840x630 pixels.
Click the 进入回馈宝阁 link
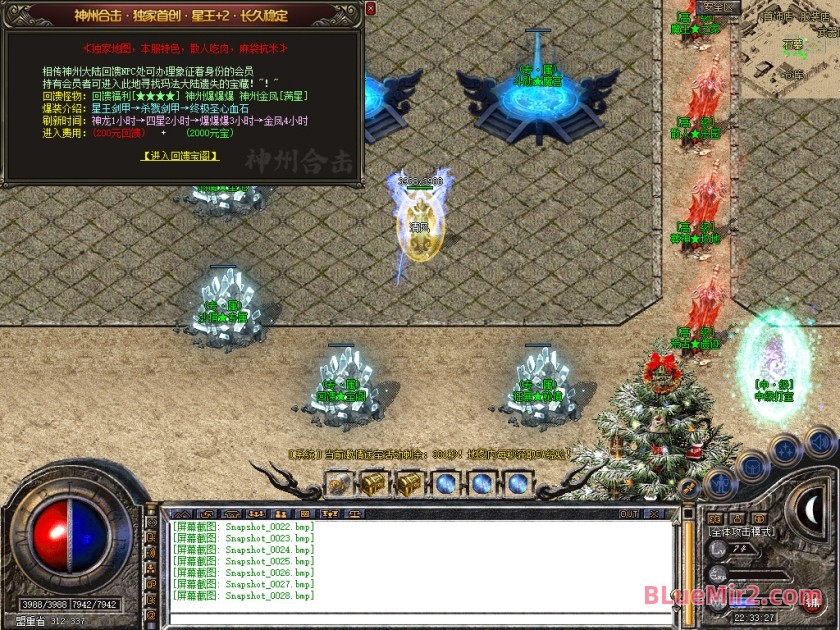click(180, 156)
